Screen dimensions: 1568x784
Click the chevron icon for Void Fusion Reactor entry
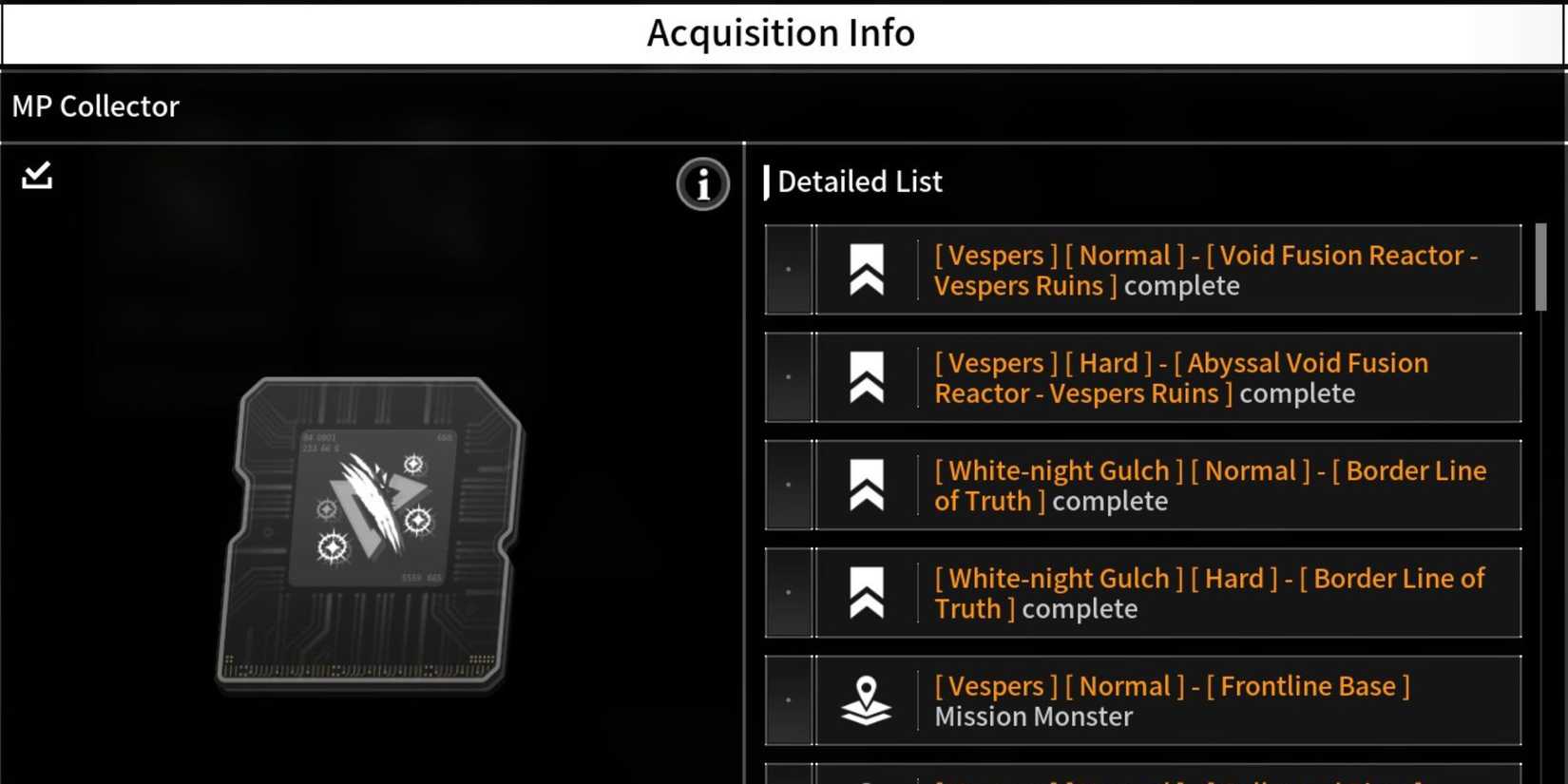pyautogui.click(x=867, y=270)
